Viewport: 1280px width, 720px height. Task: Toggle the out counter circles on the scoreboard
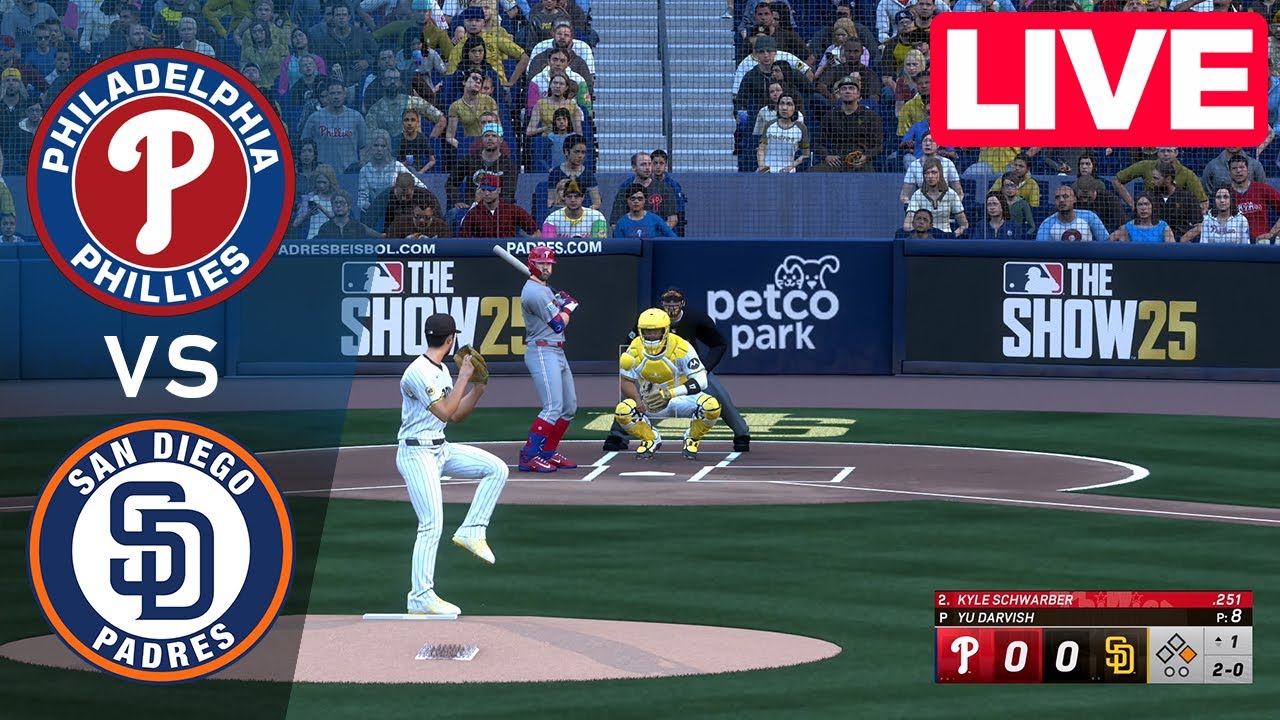[x=1176, y=671]
